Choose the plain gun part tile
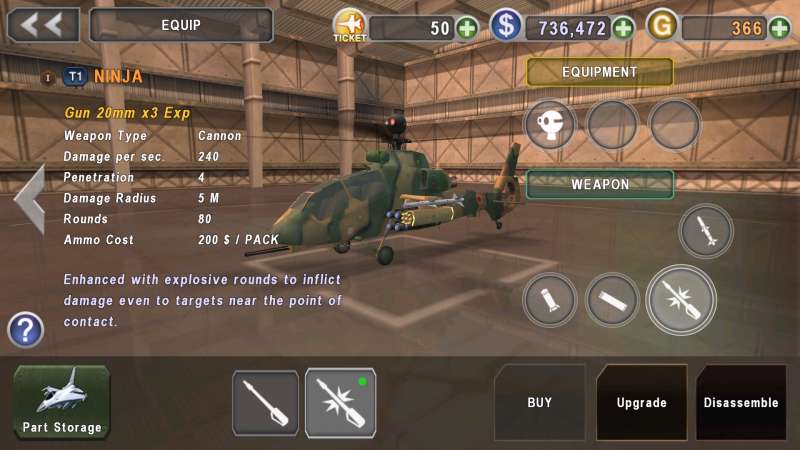The height and width of the screenshot is (450, 800). point(265,403)
